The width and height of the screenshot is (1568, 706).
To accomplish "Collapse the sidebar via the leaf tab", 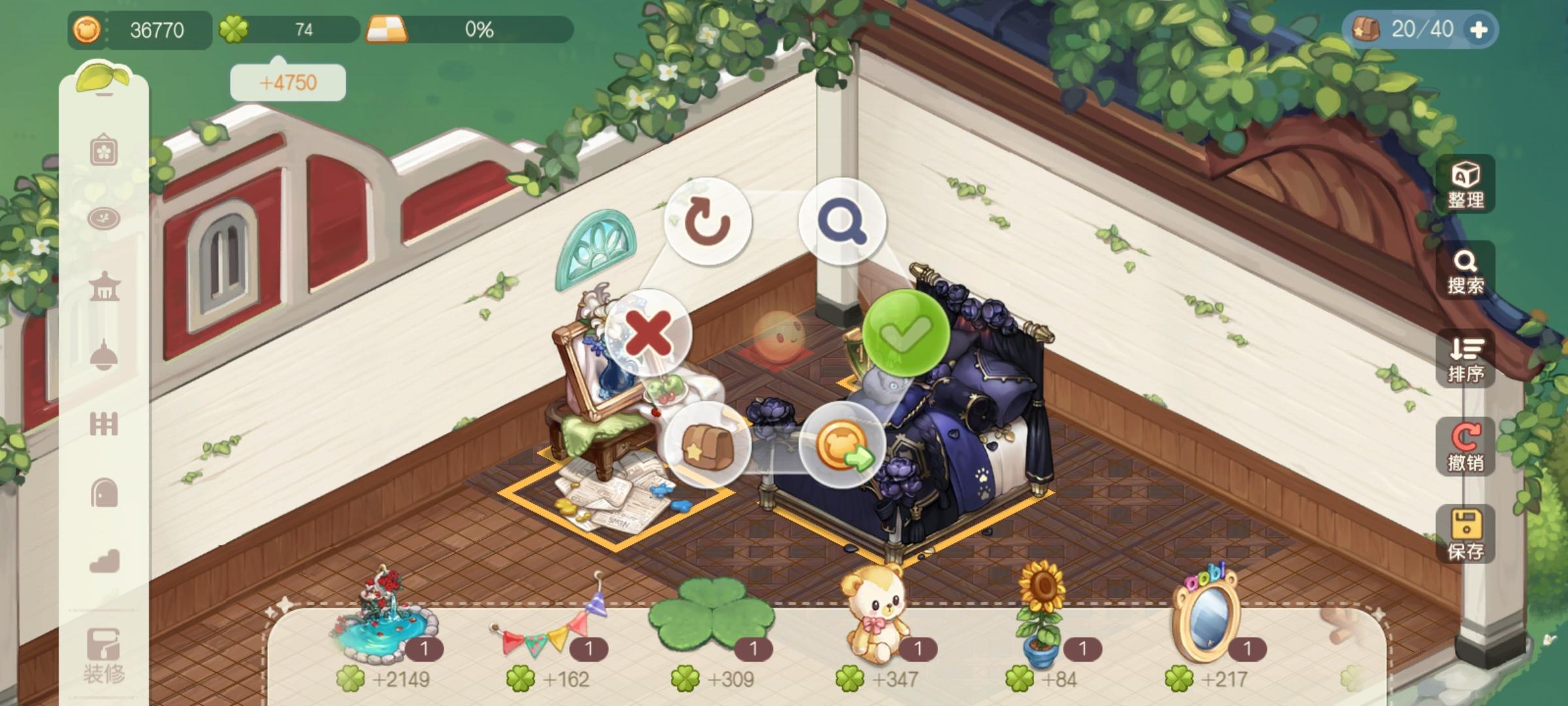I will [103, 78].
